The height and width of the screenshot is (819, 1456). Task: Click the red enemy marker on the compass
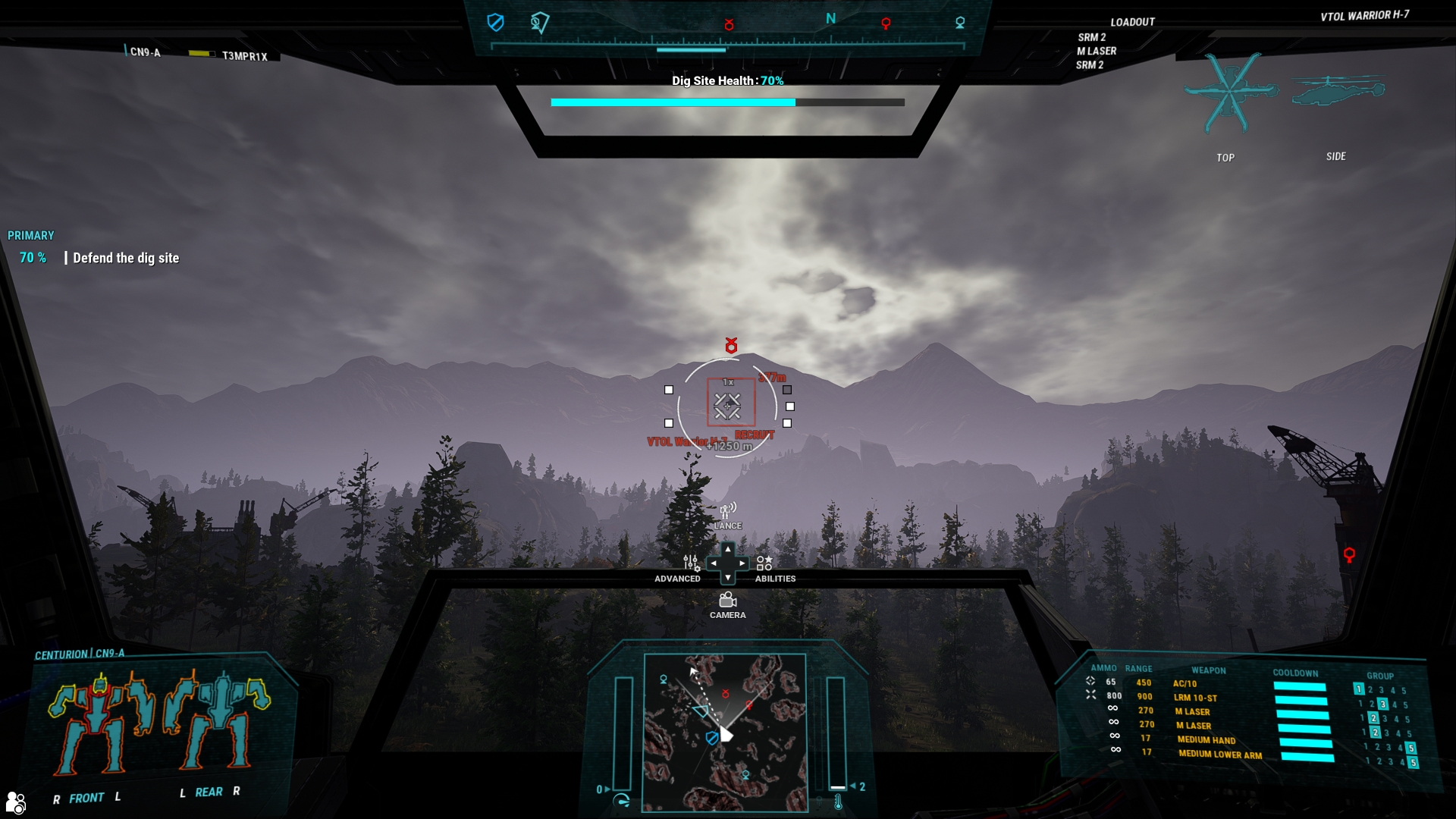coord(729,23)
